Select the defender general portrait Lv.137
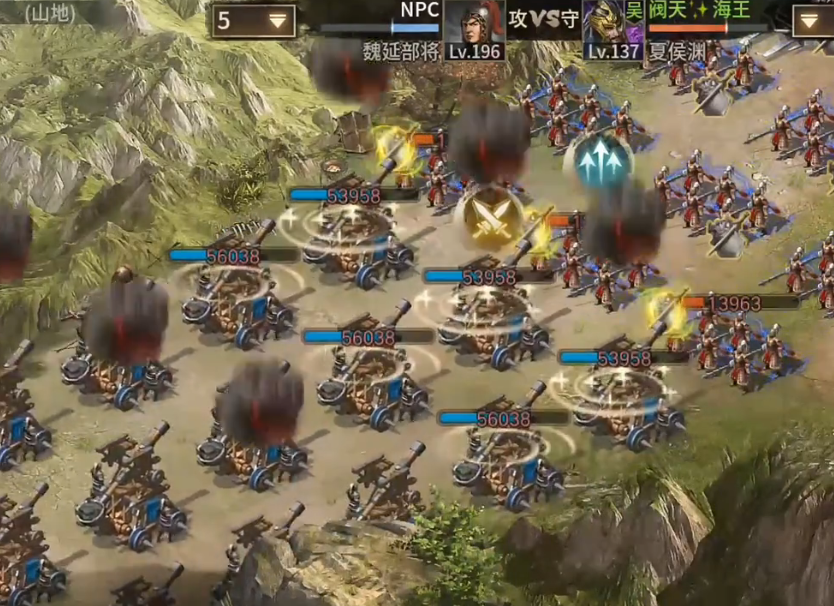 (x=613, y=29)
